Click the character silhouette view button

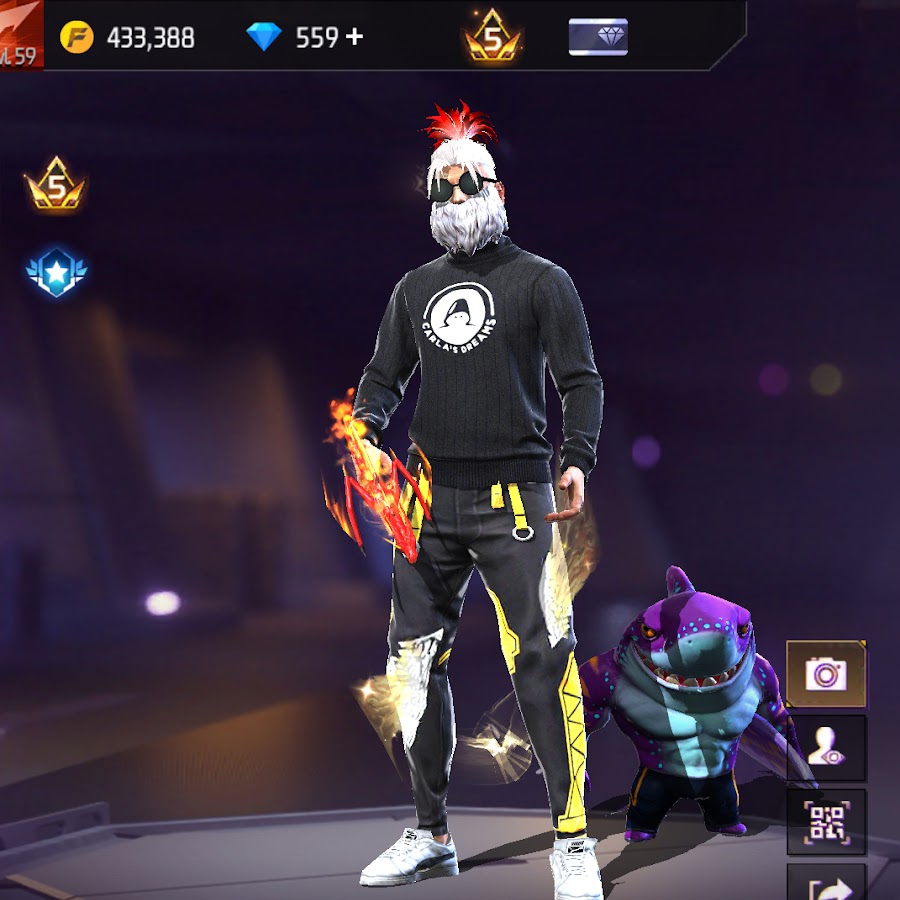pos(826,748)
